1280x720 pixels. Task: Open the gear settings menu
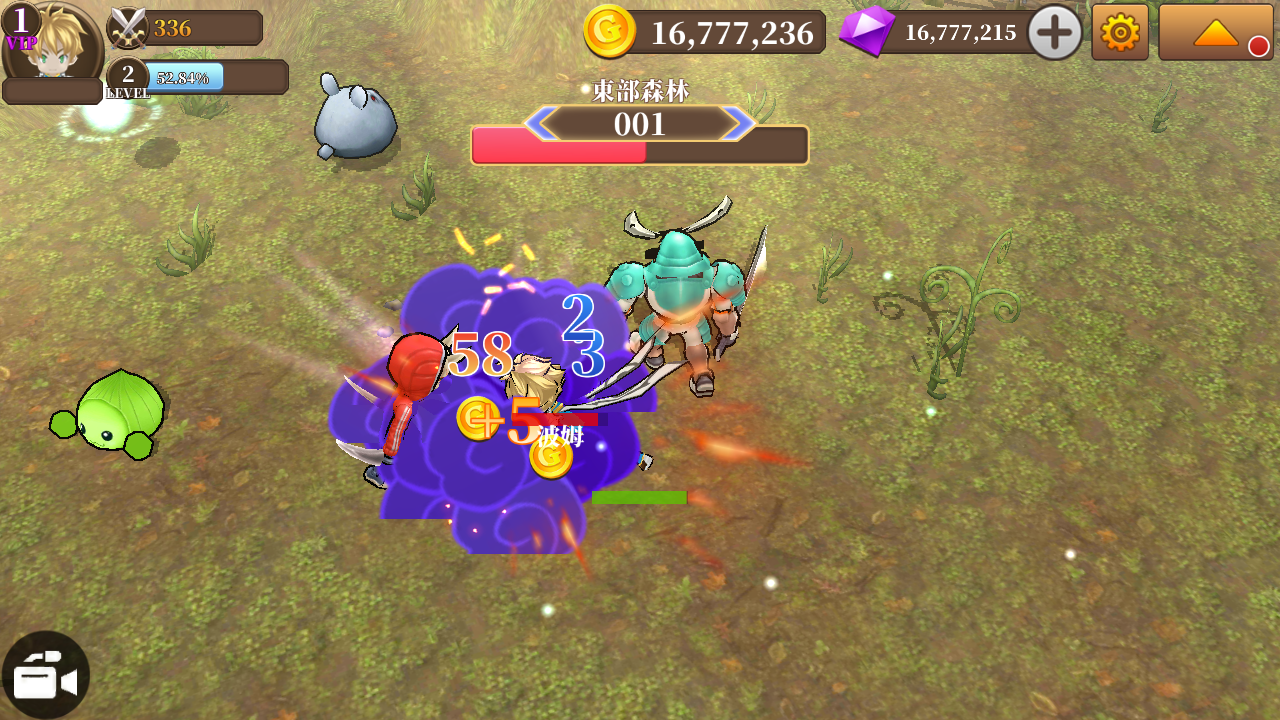(1119, 33)
